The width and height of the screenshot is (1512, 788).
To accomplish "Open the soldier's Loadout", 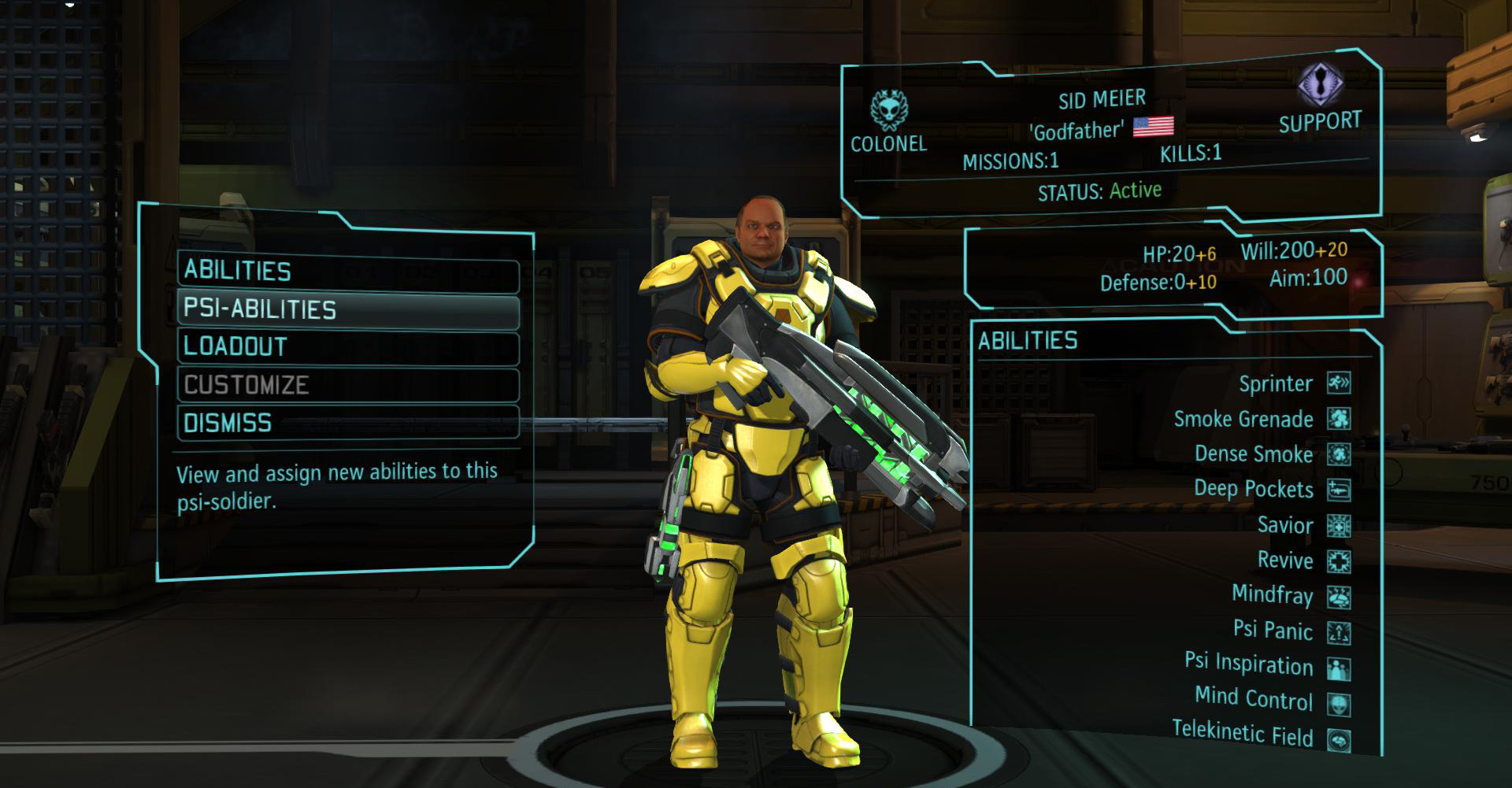I will (347, 347).
